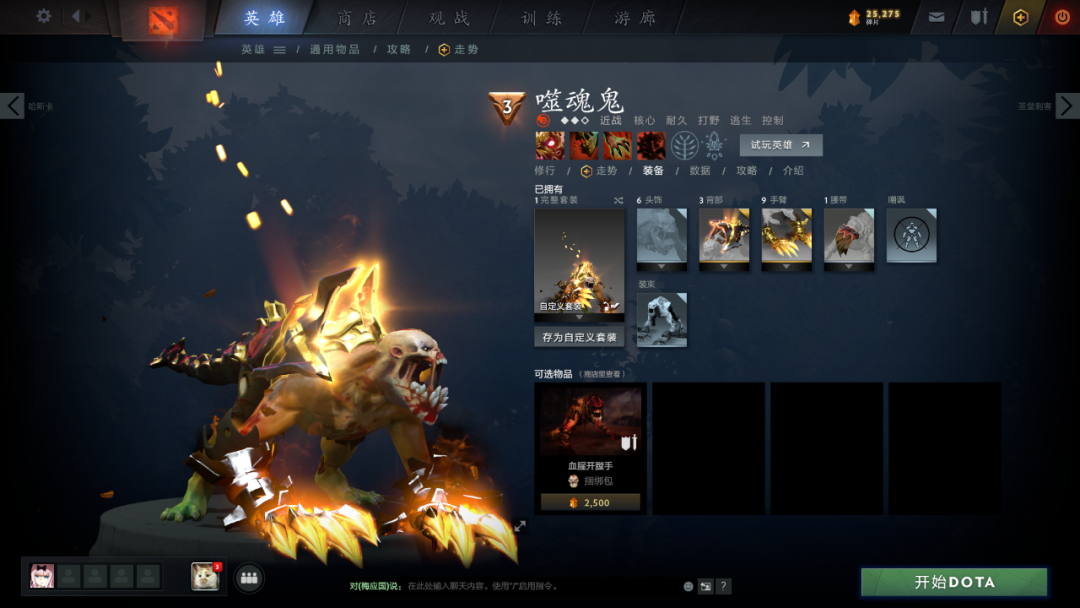
Task: Open 通用物品 in the sub-navigation
Action: pos(334,49)
